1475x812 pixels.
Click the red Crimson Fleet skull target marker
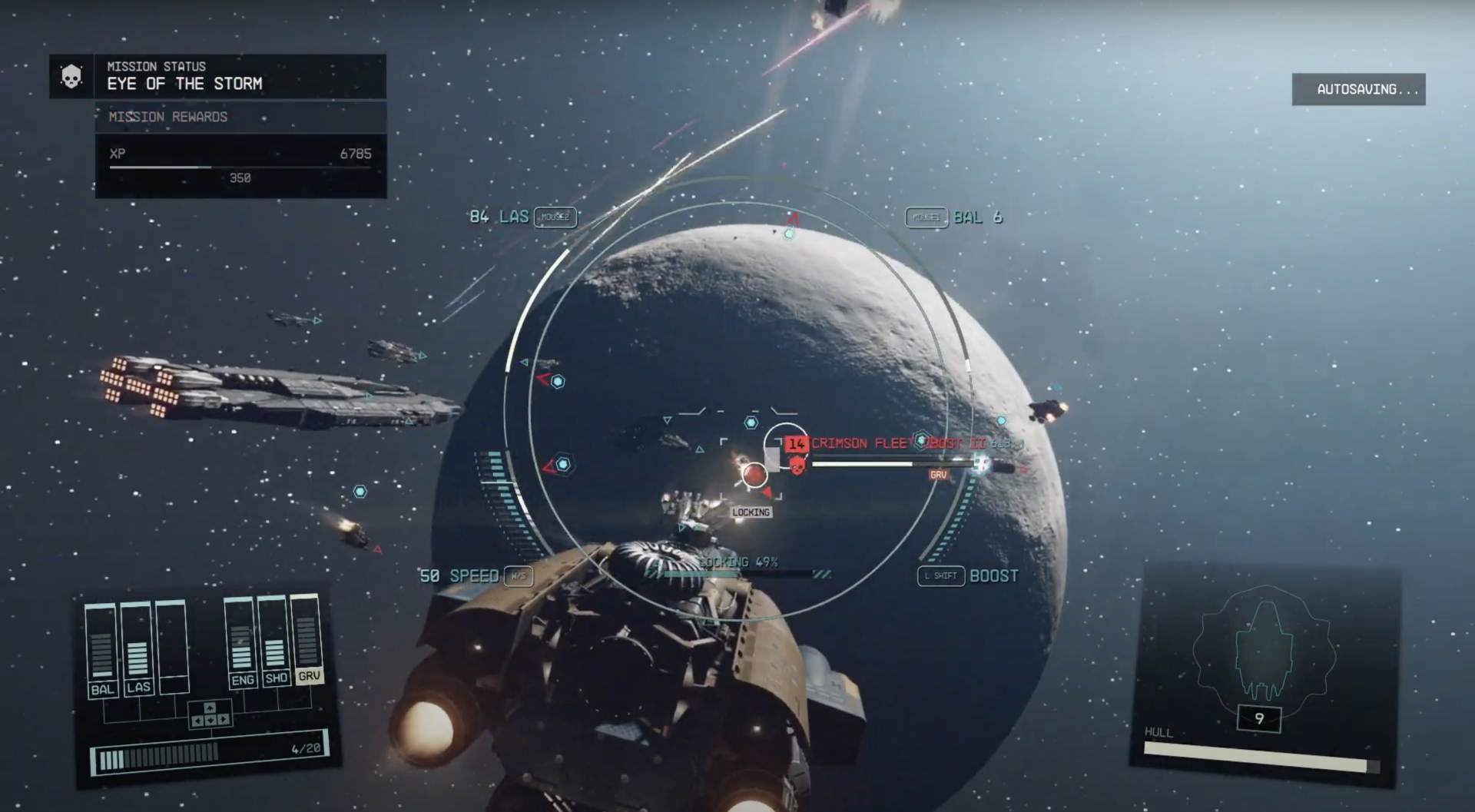click(x=797, y=464)
